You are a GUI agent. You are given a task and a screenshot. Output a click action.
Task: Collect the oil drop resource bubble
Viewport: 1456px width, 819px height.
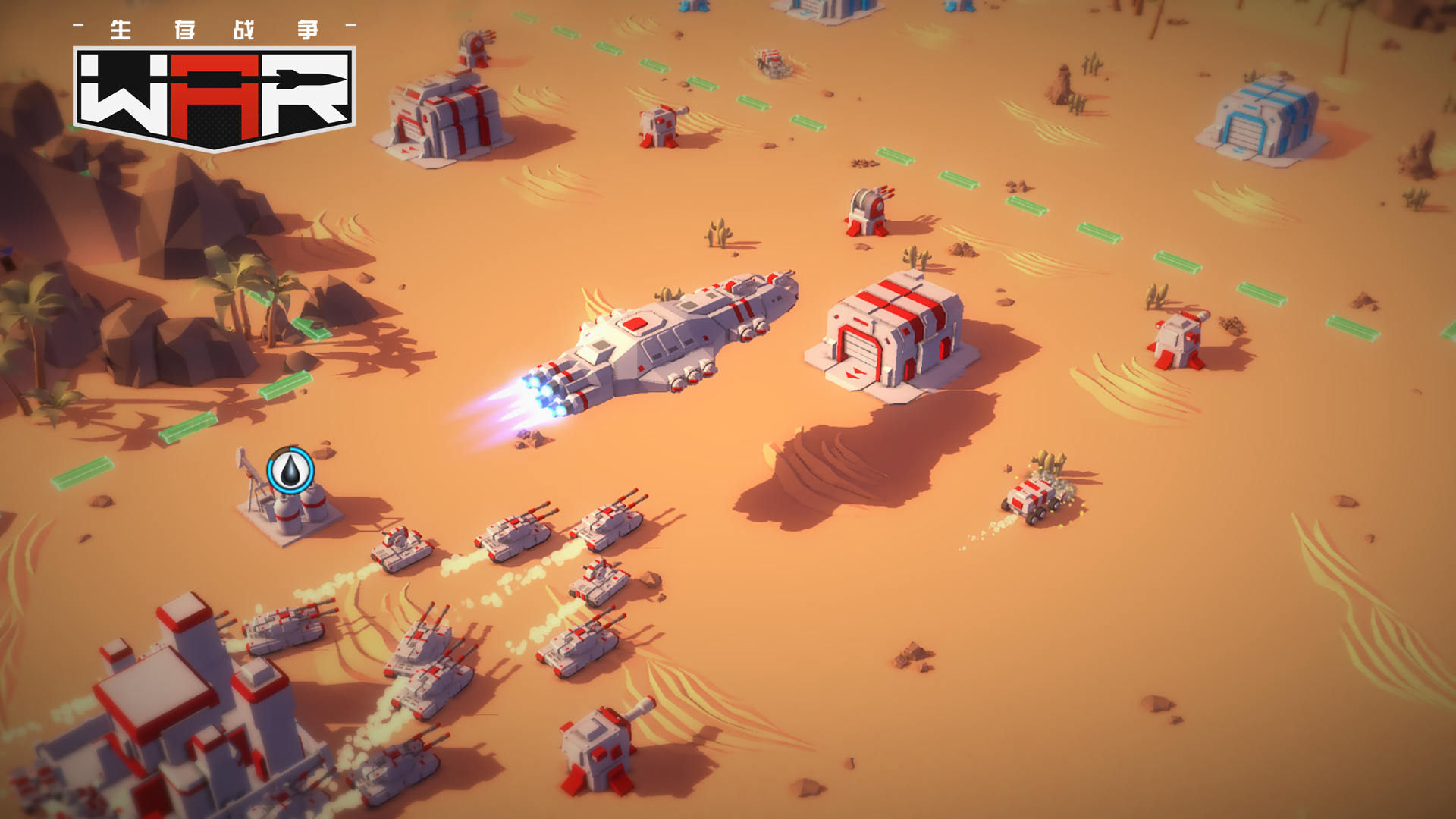290,470
